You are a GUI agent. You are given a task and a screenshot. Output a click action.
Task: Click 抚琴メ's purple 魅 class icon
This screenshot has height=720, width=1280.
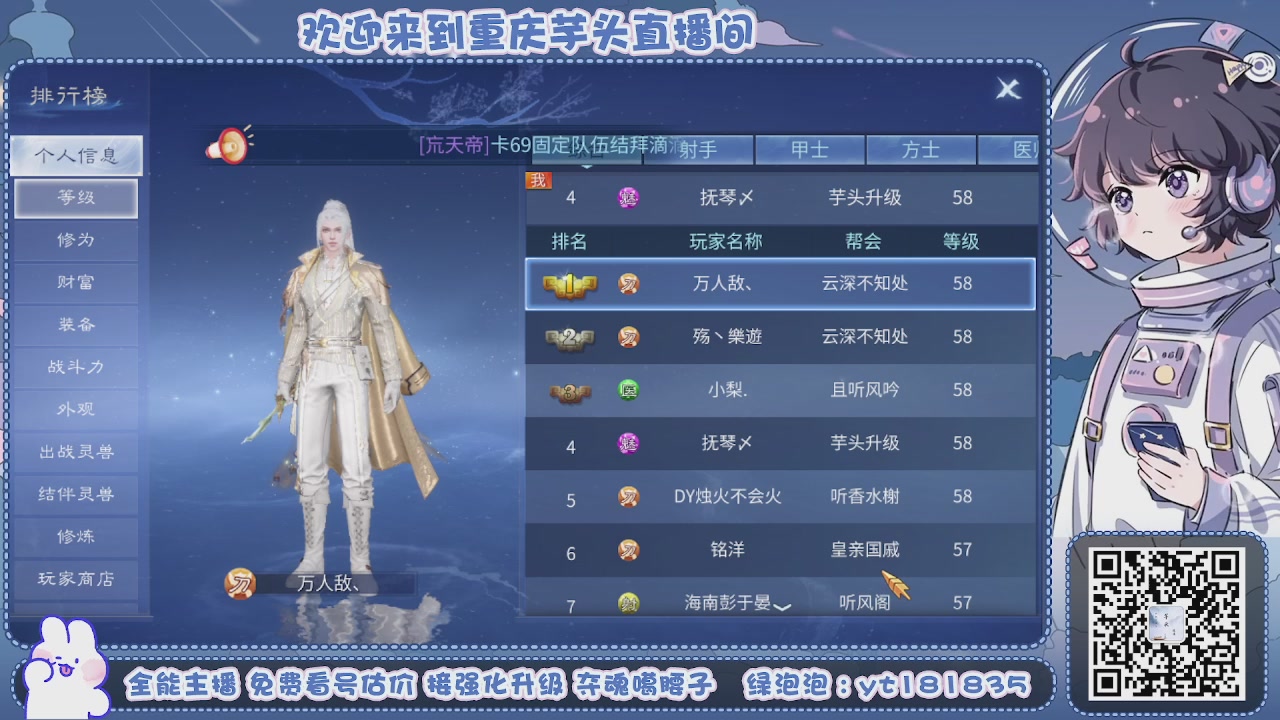627,444
